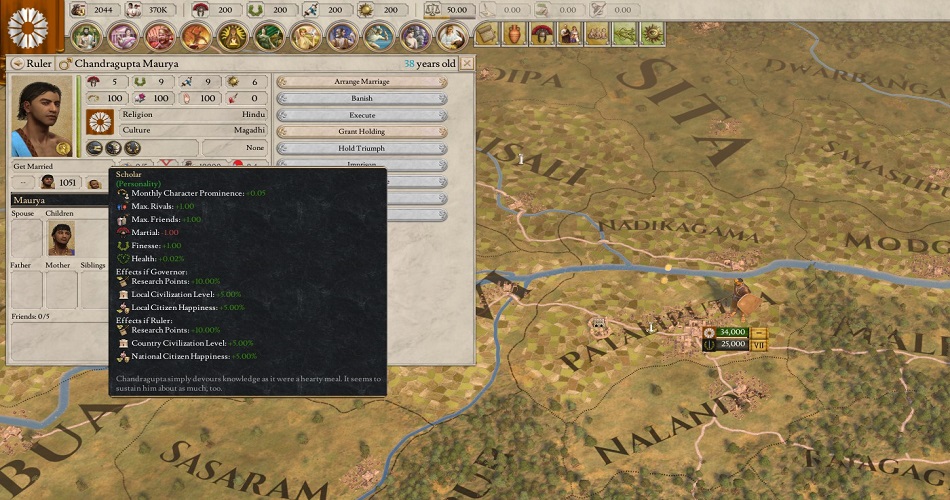
Task: Open the amphora trade map button
Action: tap(514, 34)
